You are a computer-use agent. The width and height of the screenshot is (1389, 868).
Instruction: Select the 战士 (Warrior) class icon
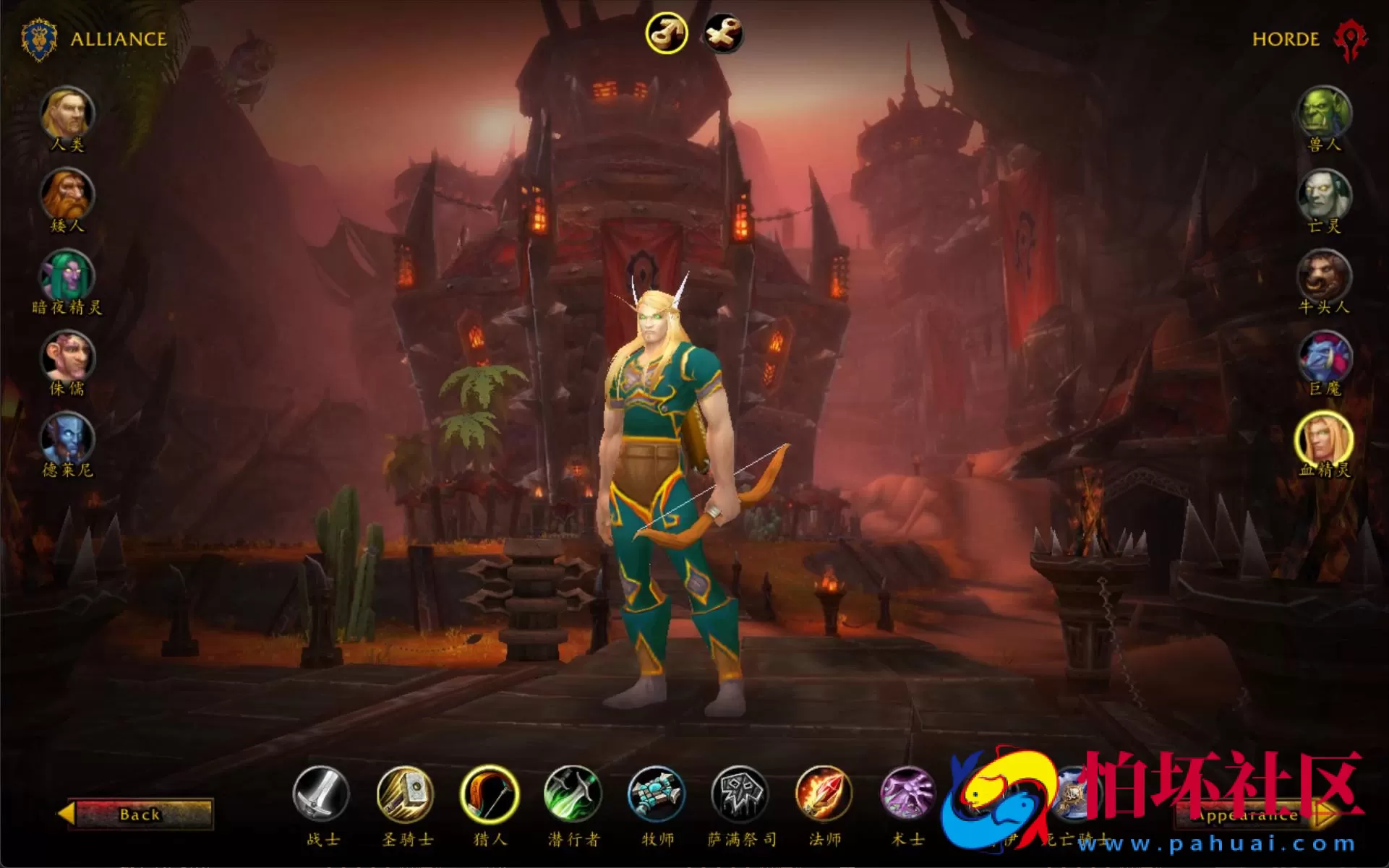tap(320, 798)
